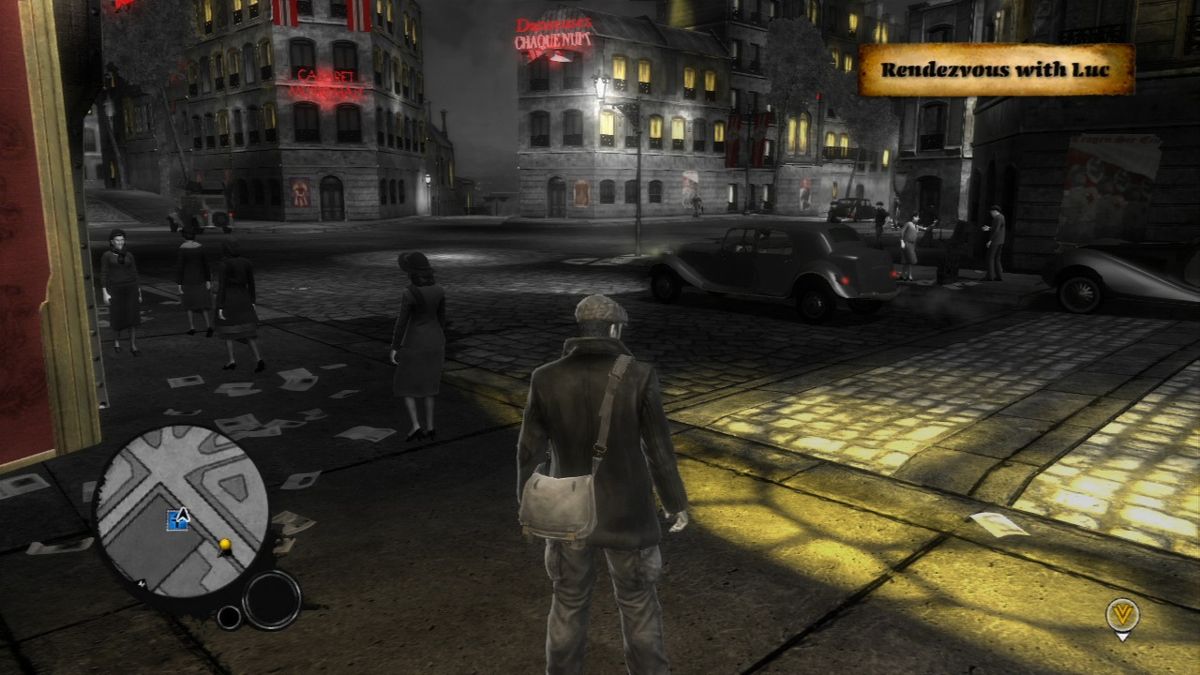Click the Rendezvous with Luc objective banner
Screen dimensions: 1200x675
coord(997,70)
